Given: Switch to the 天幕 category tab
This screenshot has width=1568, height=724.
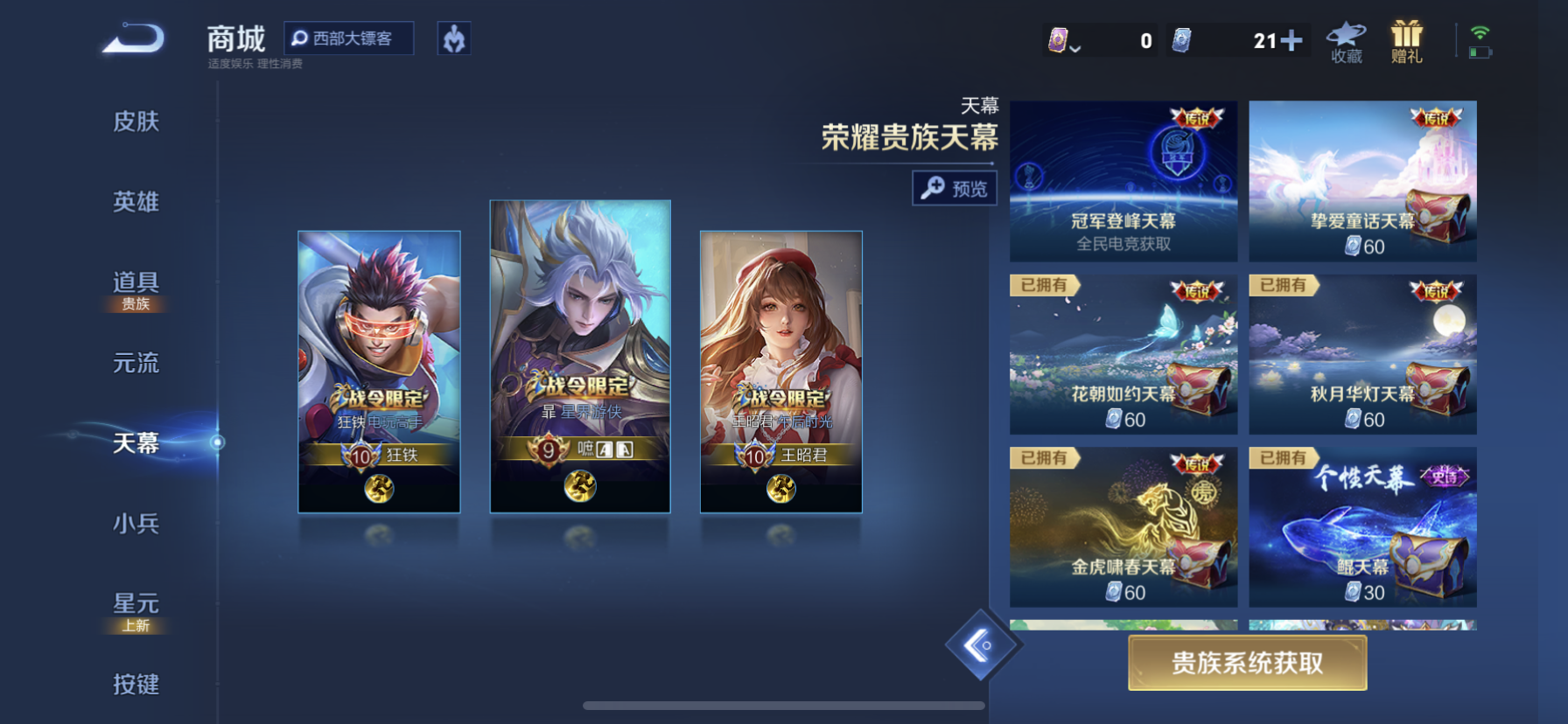Looking at the screenshot, I should click(x=136, y=444).
